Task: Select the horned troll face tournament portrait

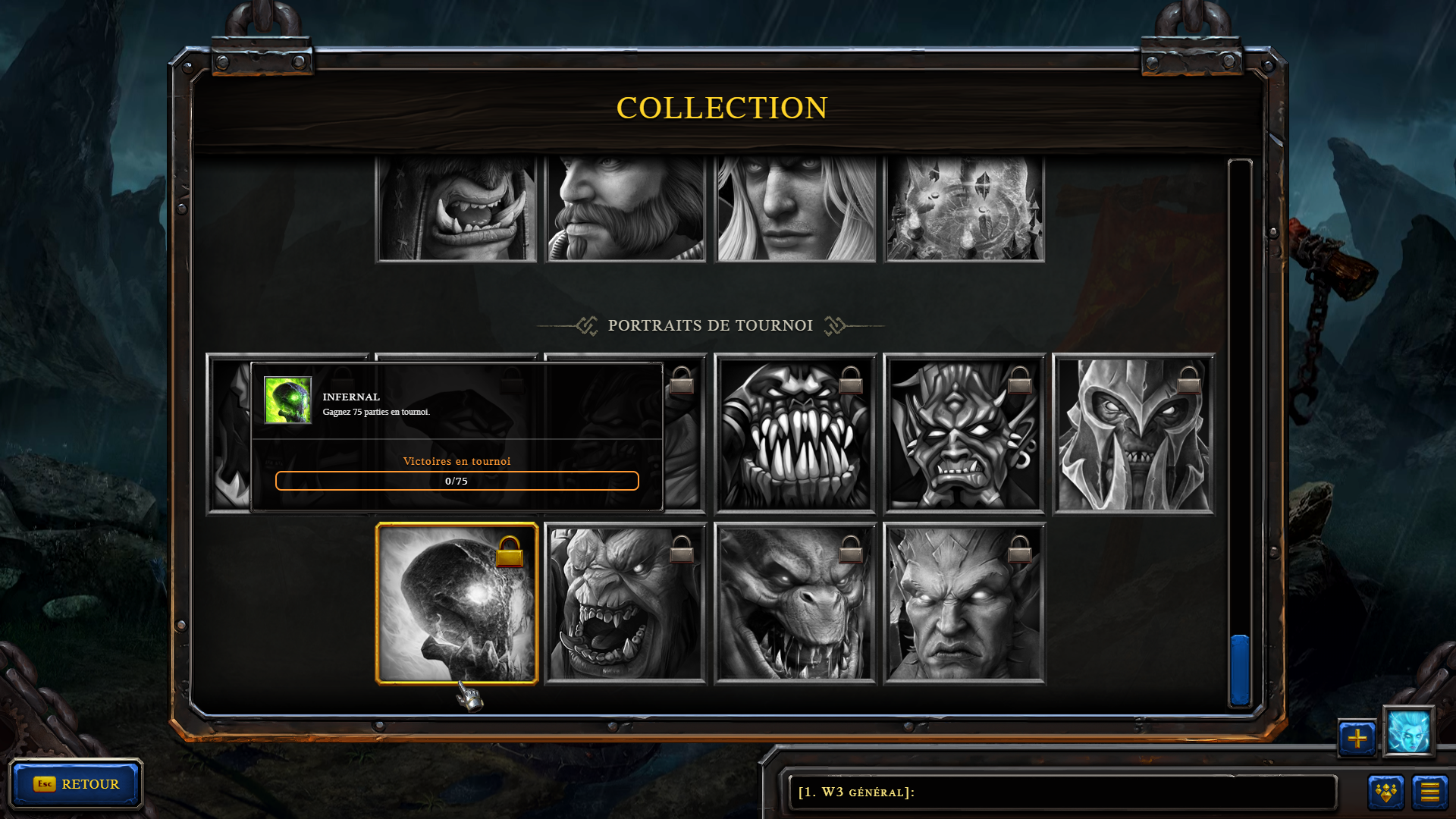Action: pos(964,435)
